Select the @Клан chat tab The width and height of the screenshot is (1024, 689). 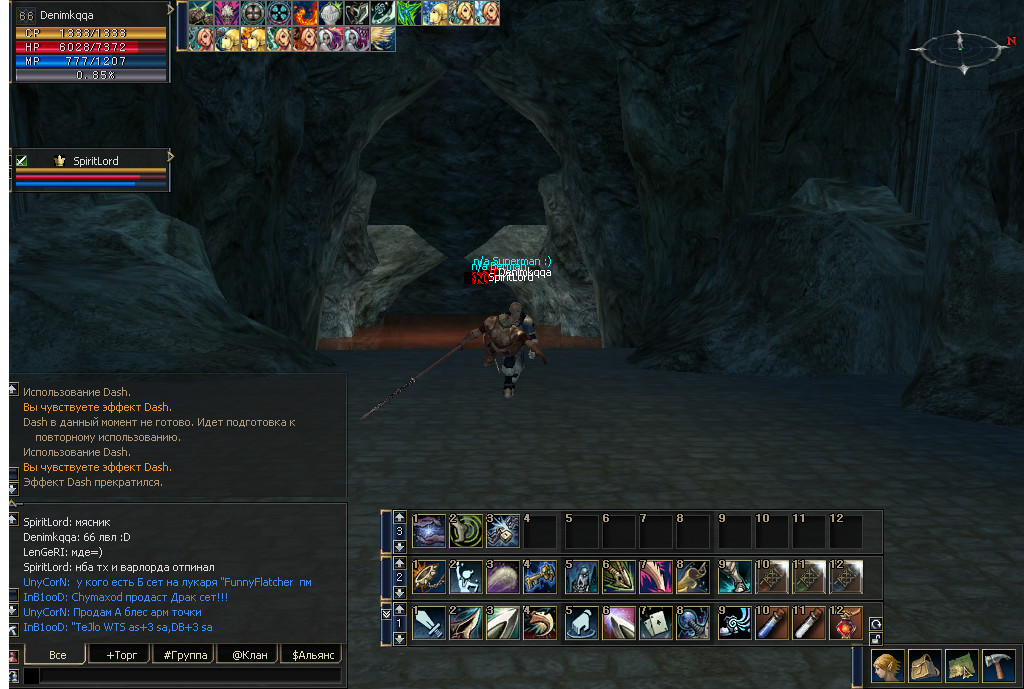coord(248,655)
